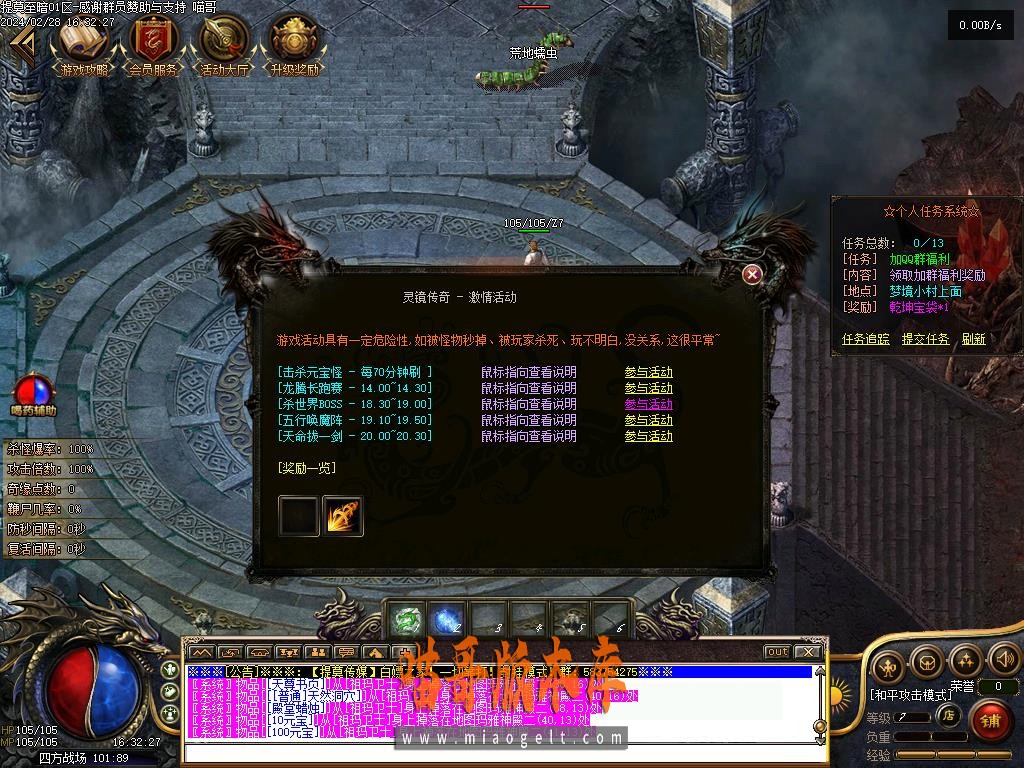Use the blue orb in hotbar slot two
This screenshot has width=1024, height=768.
(x=445, y=620)
